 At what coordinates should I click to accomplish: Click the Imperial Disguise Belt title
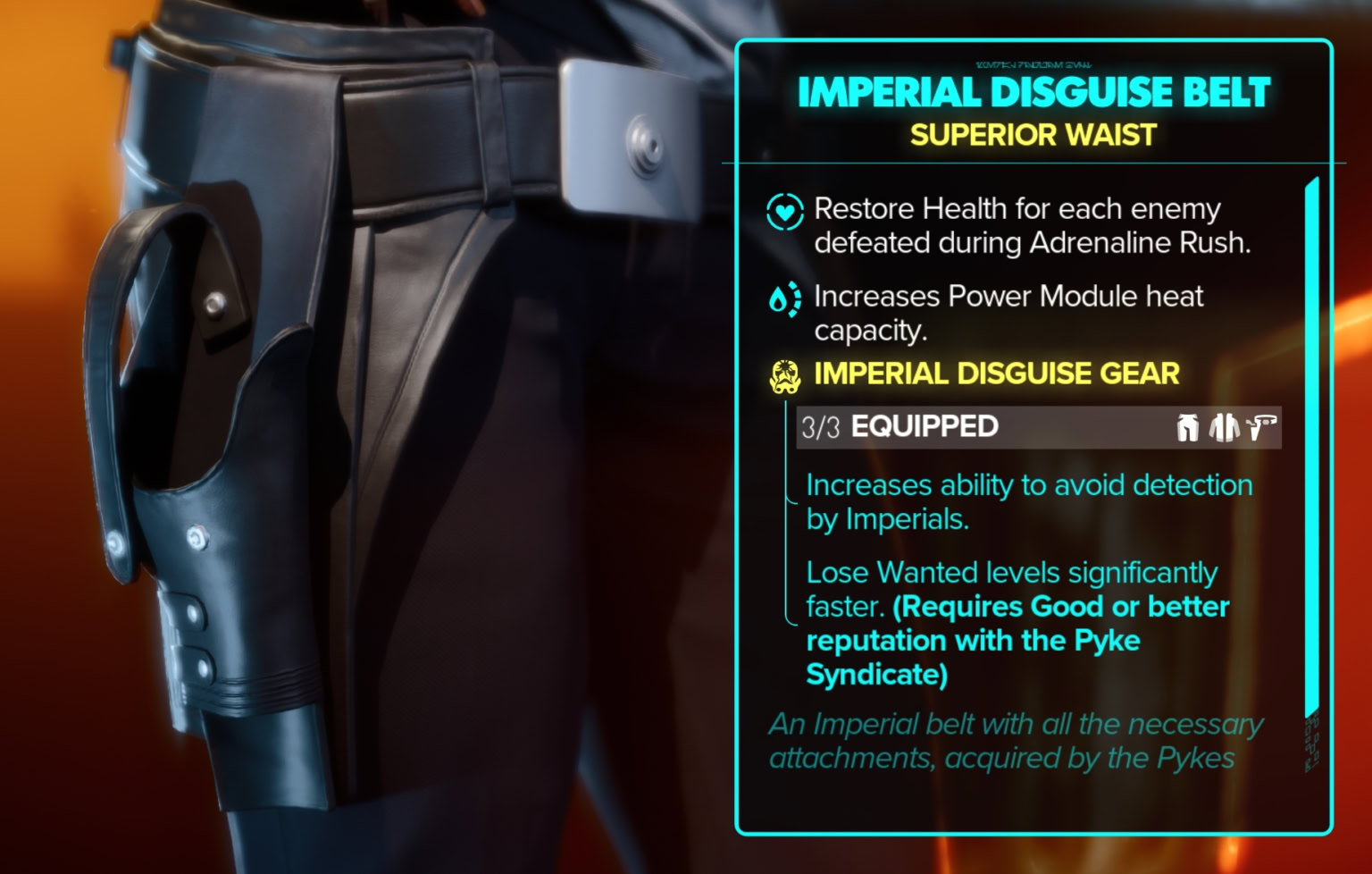pos(1033,89)
